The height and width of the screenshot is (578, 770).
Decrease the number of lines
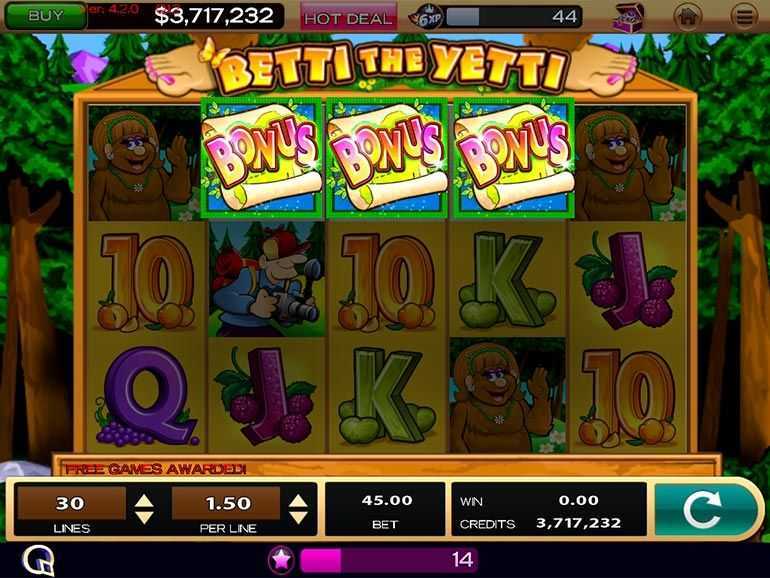pyautogui.click(x=145, y=516)
